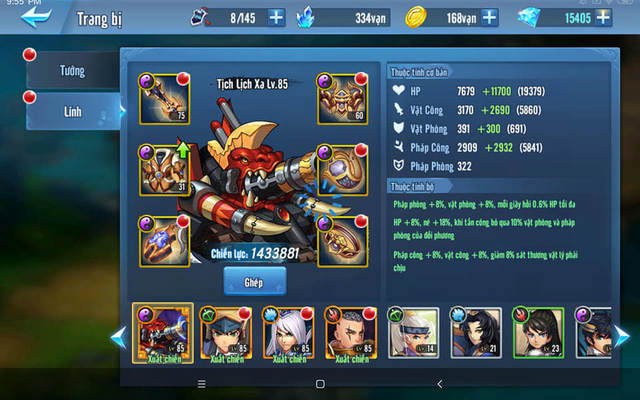Tap the Ghép button
The image size is (640, 400).
coord(255,282)
